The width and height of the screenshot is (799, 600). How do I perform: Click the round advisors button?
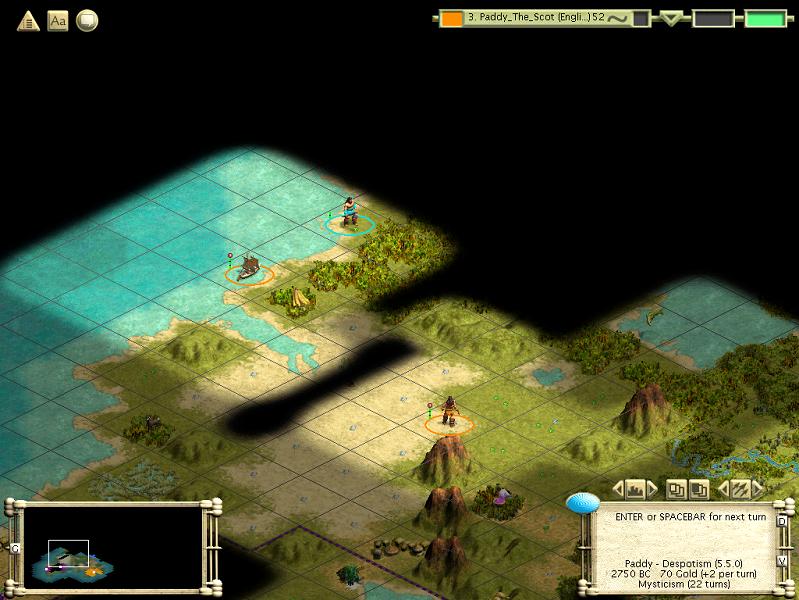(x=87, y=20)
